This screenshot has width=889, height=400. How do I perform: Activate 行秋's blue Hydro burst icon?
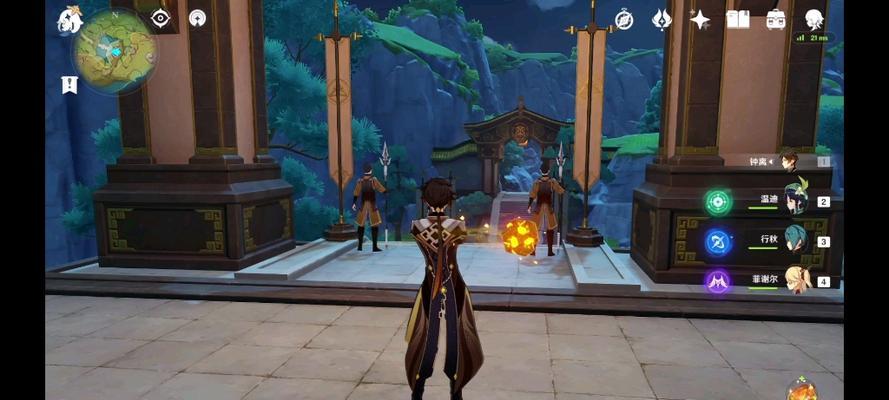(718, 242)
